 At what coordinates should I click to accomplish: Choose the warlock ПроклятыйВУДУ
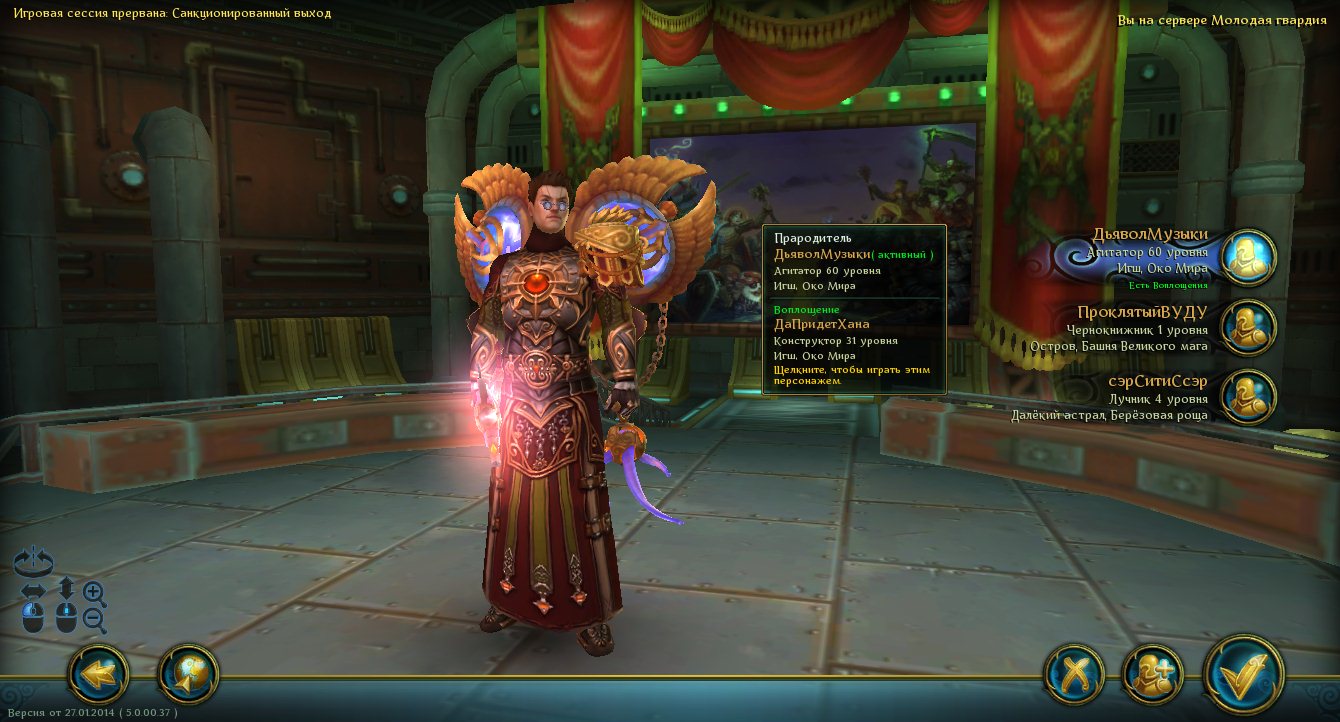[1248, 328]
